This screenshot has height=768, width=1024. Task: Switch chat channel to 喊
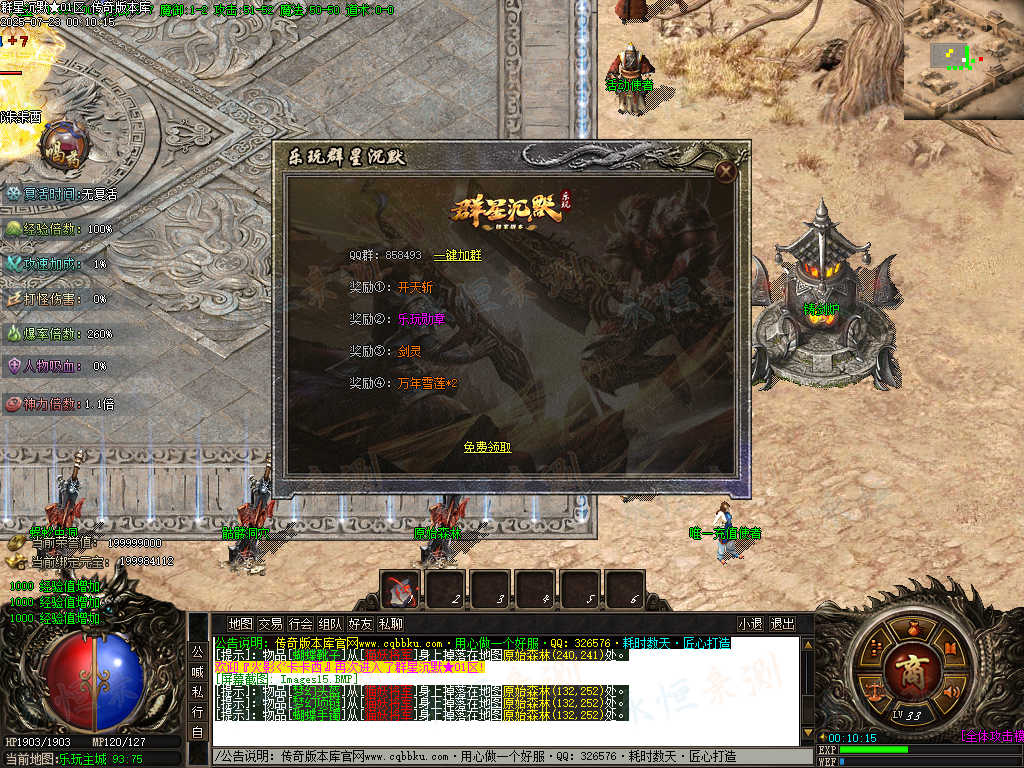coord(197,672)
